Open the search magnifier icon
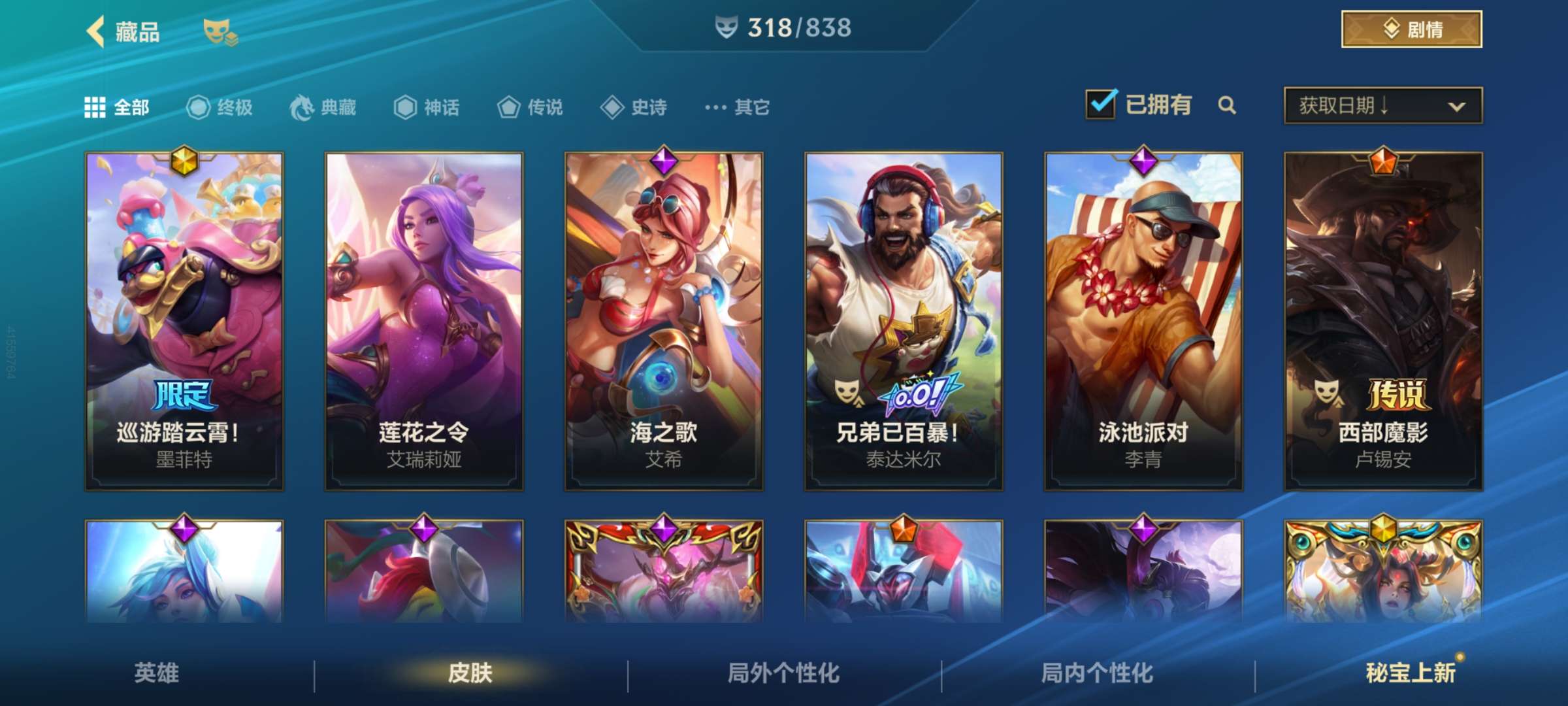This screenshot has height=706, width=1568. click(1227, 106)
